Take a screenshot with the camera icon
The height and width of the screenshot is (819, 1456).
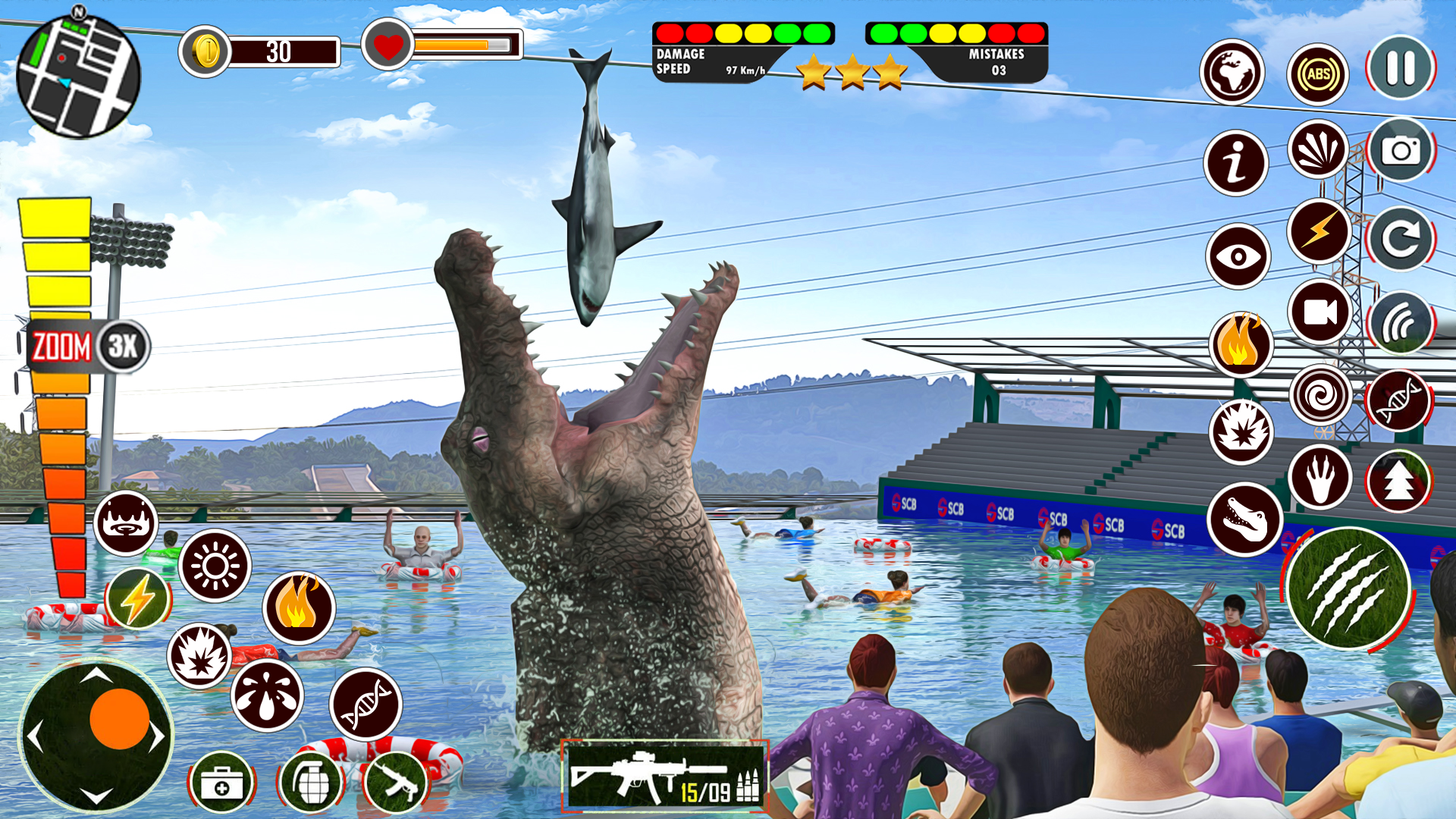click(1401, 150)
